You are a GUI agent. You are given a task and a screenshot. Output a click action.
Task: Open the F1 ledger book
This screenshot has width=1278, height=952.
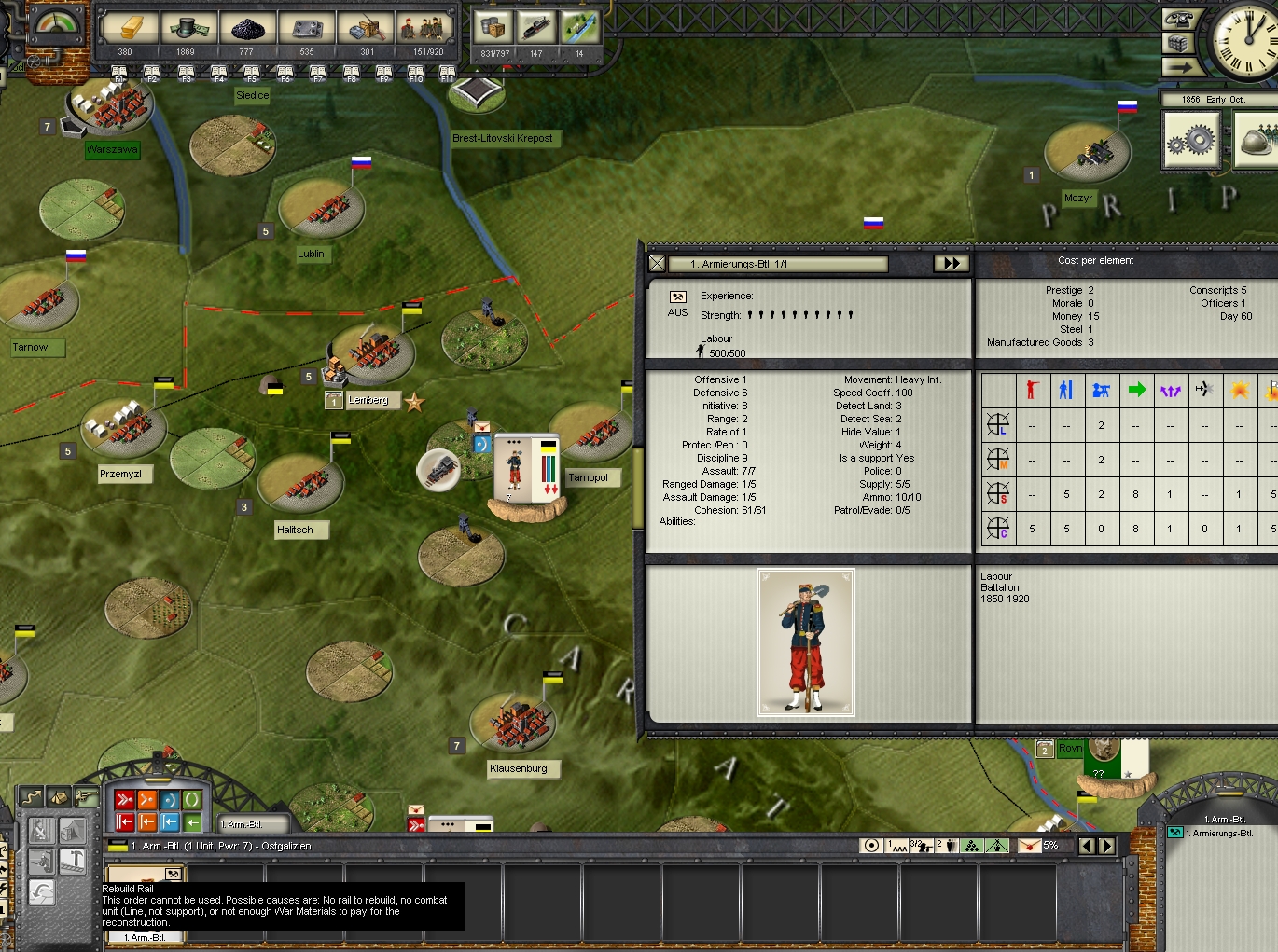click(x=119, y=74)
